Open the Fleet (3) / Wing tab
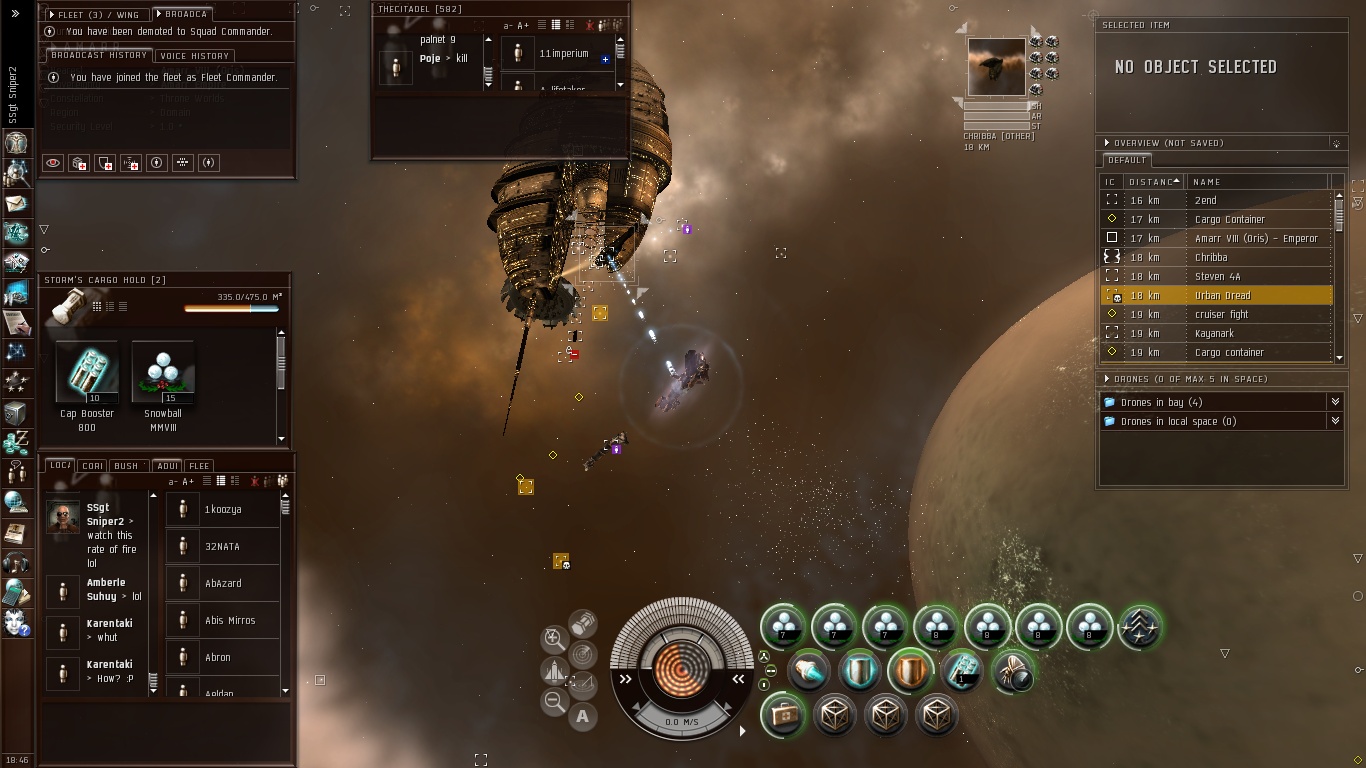Viewport: 1366px width, 768px height. 97,15
